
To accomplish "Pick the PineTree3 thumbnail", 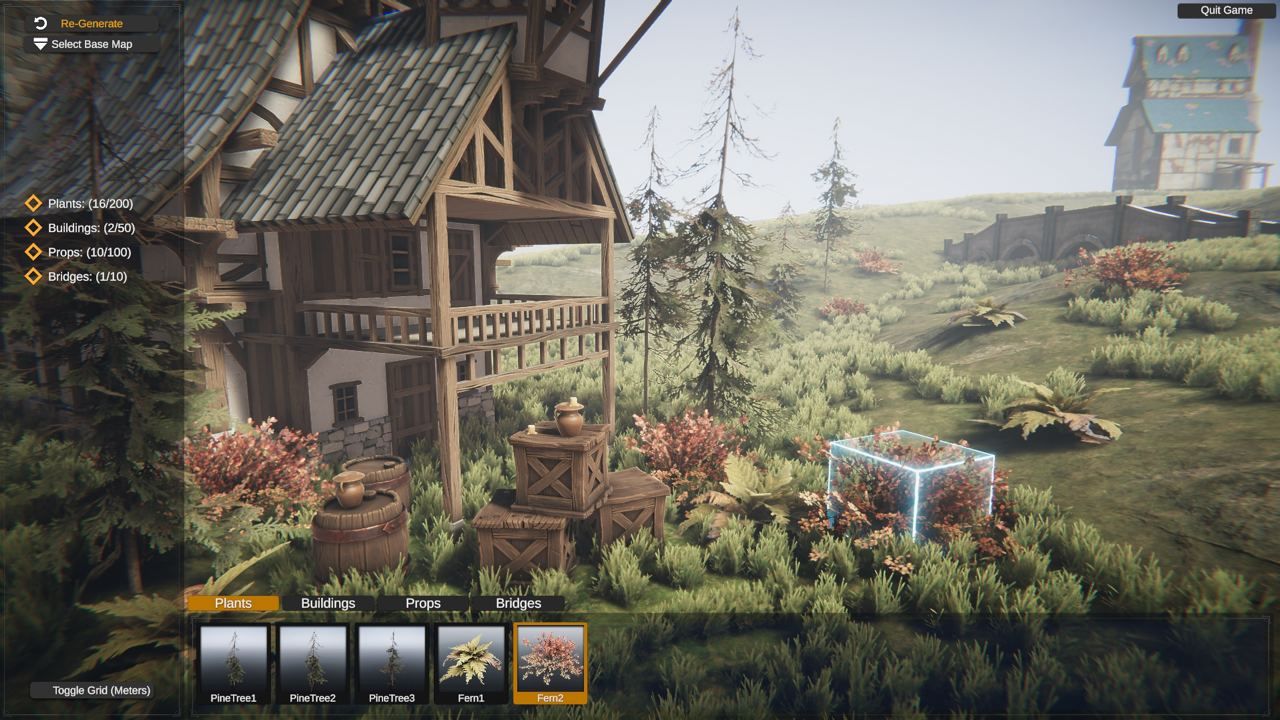I will pos(391,664).
